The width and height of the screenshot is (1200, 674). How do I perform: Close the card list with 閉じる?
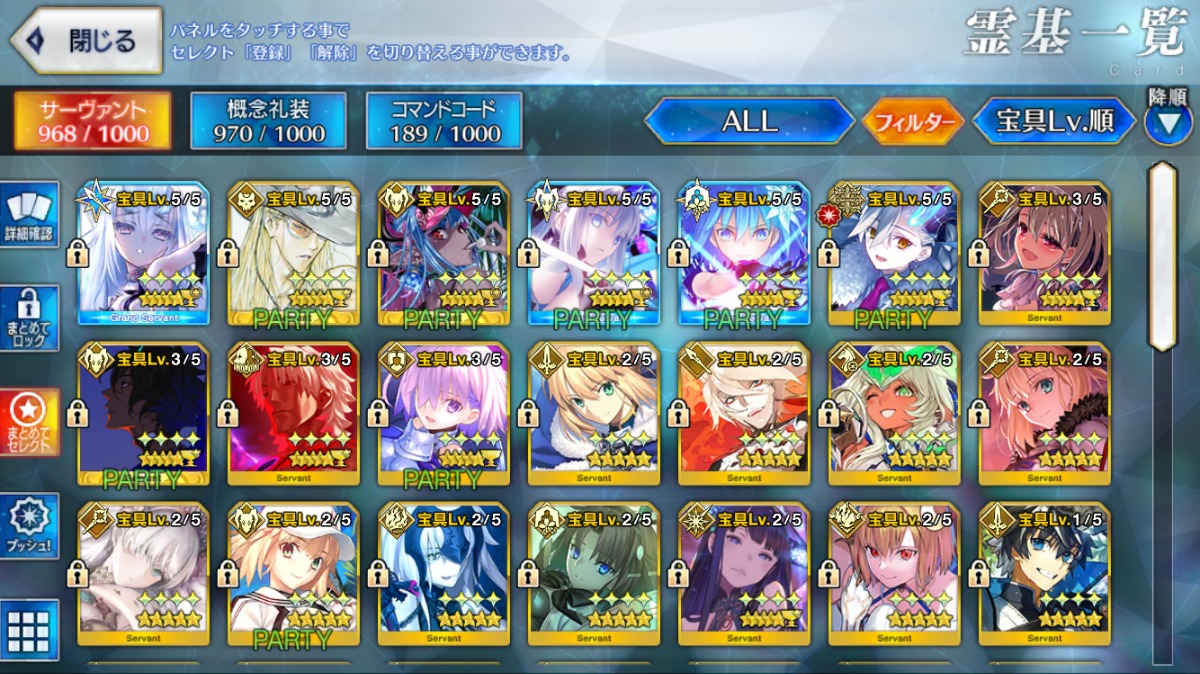click(86, 40)
